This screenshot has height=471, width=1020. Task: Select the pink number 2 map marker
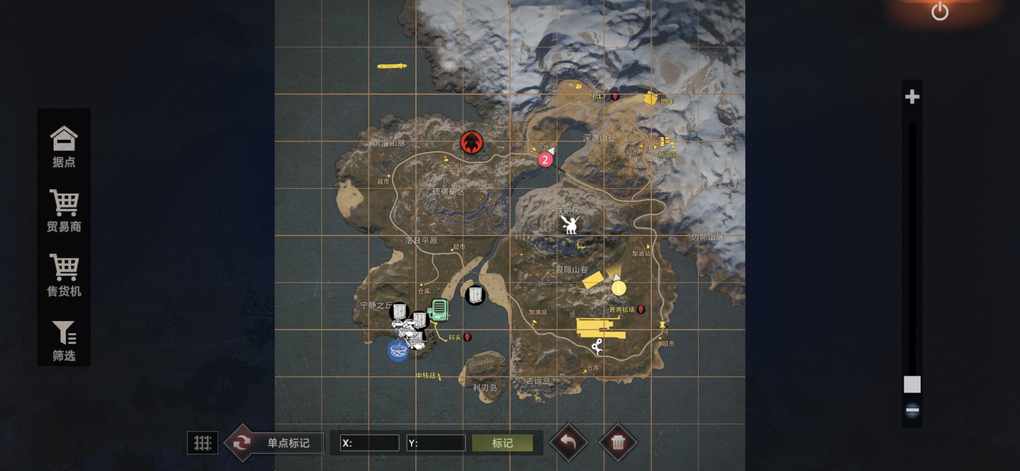coord(545,159)
